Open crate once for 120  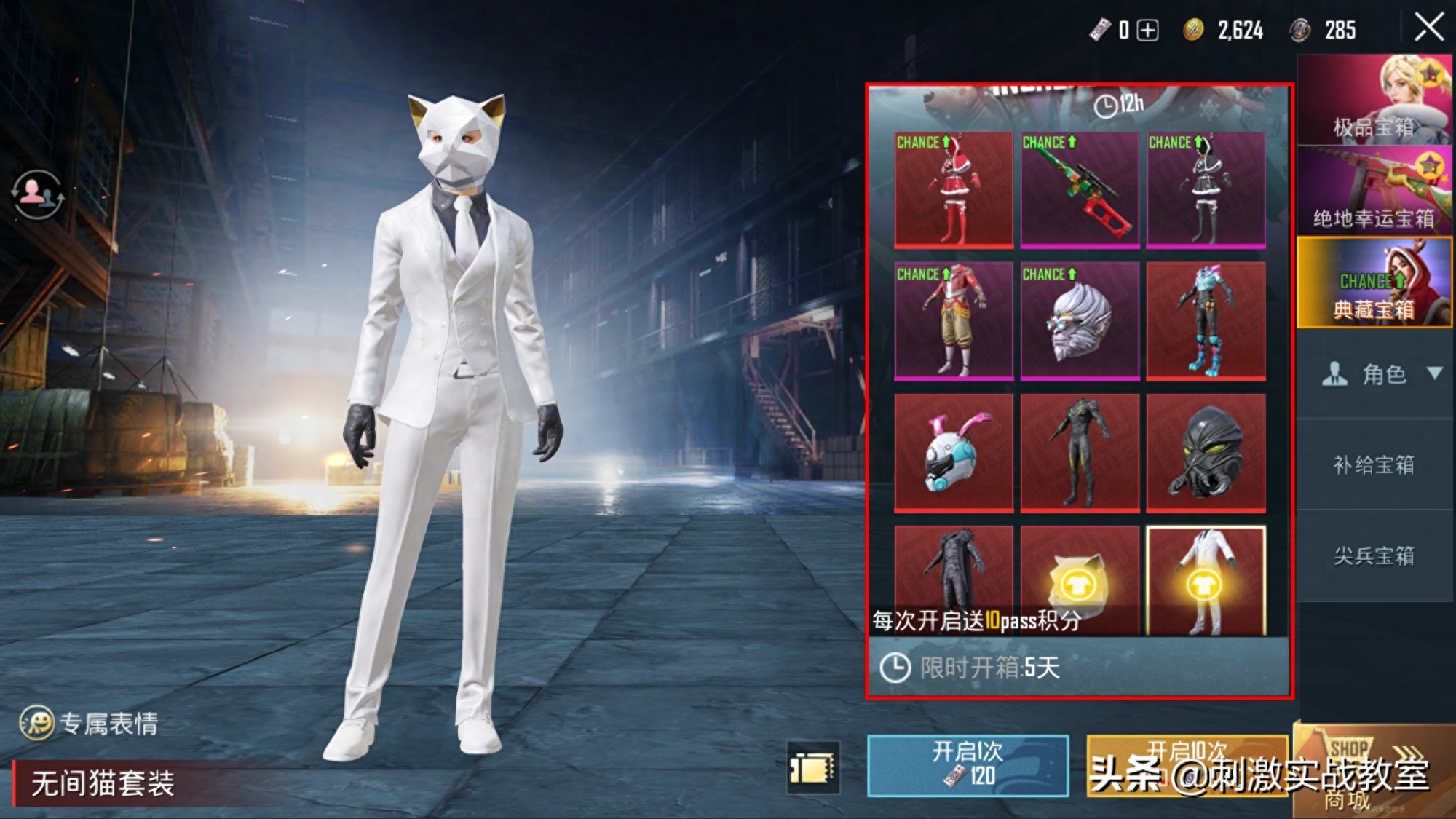[968, 764]
